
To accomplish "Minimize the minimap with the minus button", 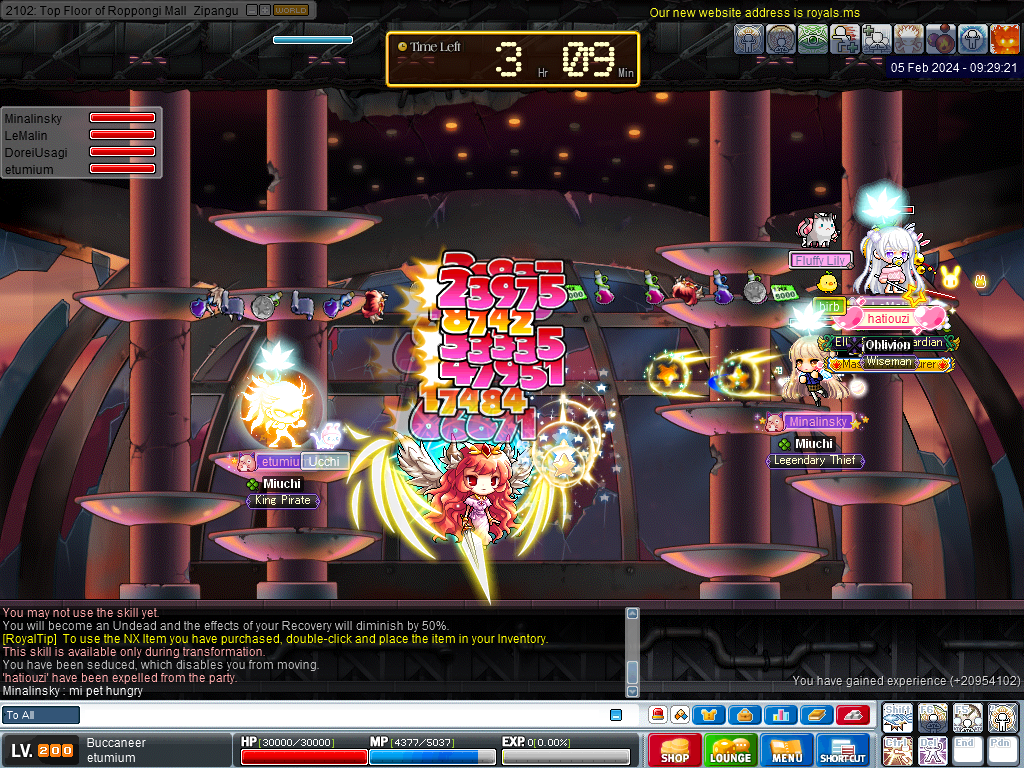I will (252, 10).
